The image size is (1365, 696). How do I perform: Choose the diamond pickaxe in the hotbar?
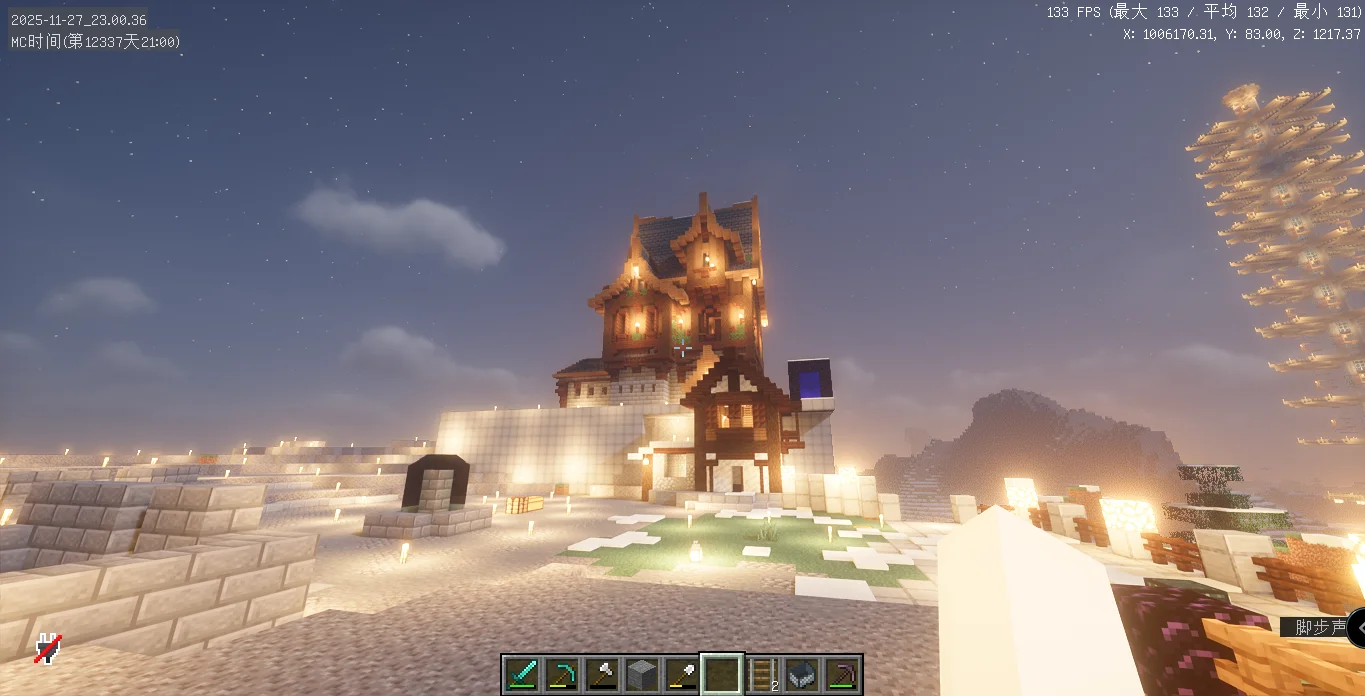point(561,674)
